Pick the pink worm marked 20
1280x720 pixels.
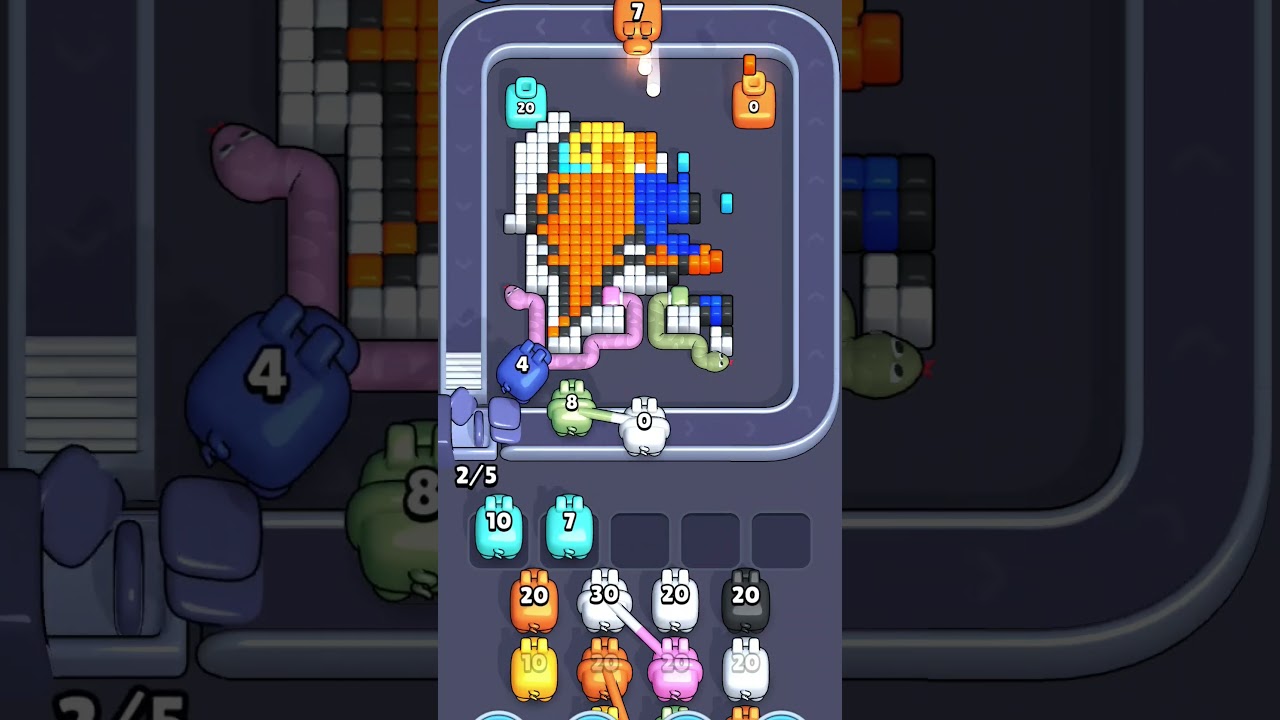[675, 662]
